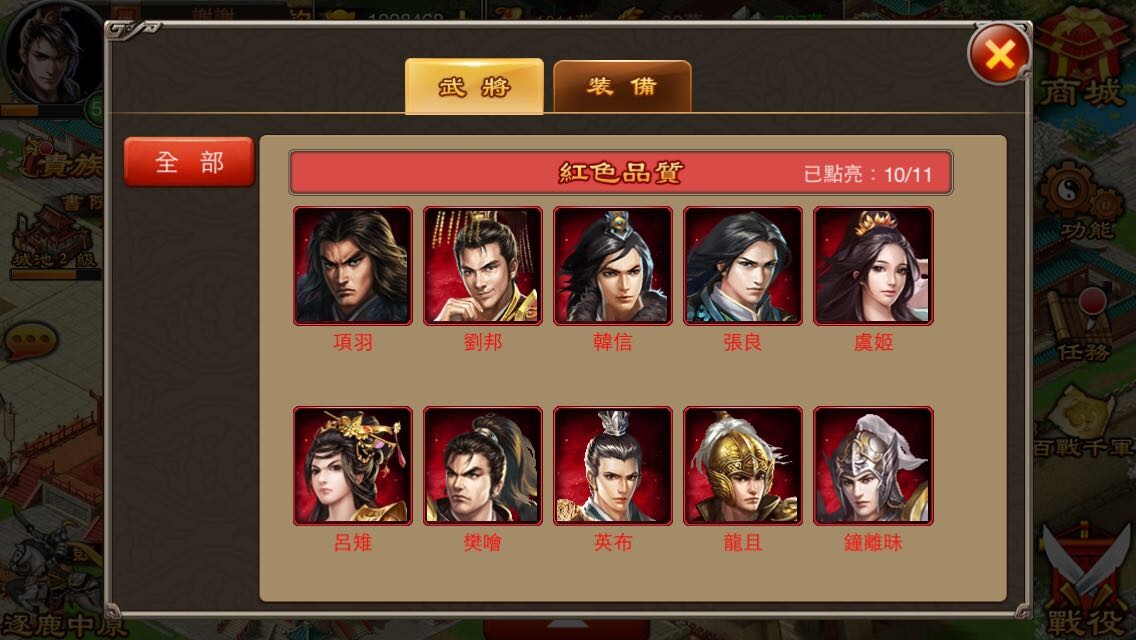View the 韓信 general portrait
This screenshot has width=1136, height=640.
point(612,266)
